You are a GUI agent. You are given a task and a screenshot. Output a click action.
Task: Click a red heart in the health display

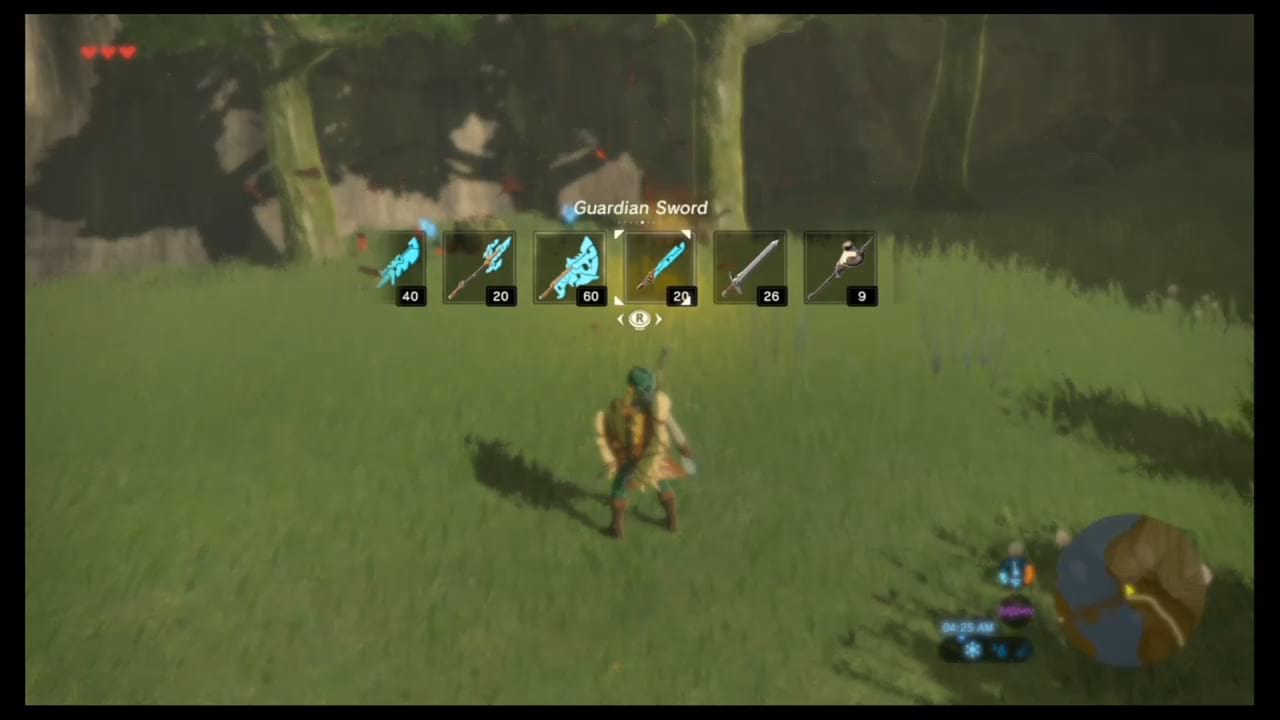pyautogui.click(x=89, y=52)
